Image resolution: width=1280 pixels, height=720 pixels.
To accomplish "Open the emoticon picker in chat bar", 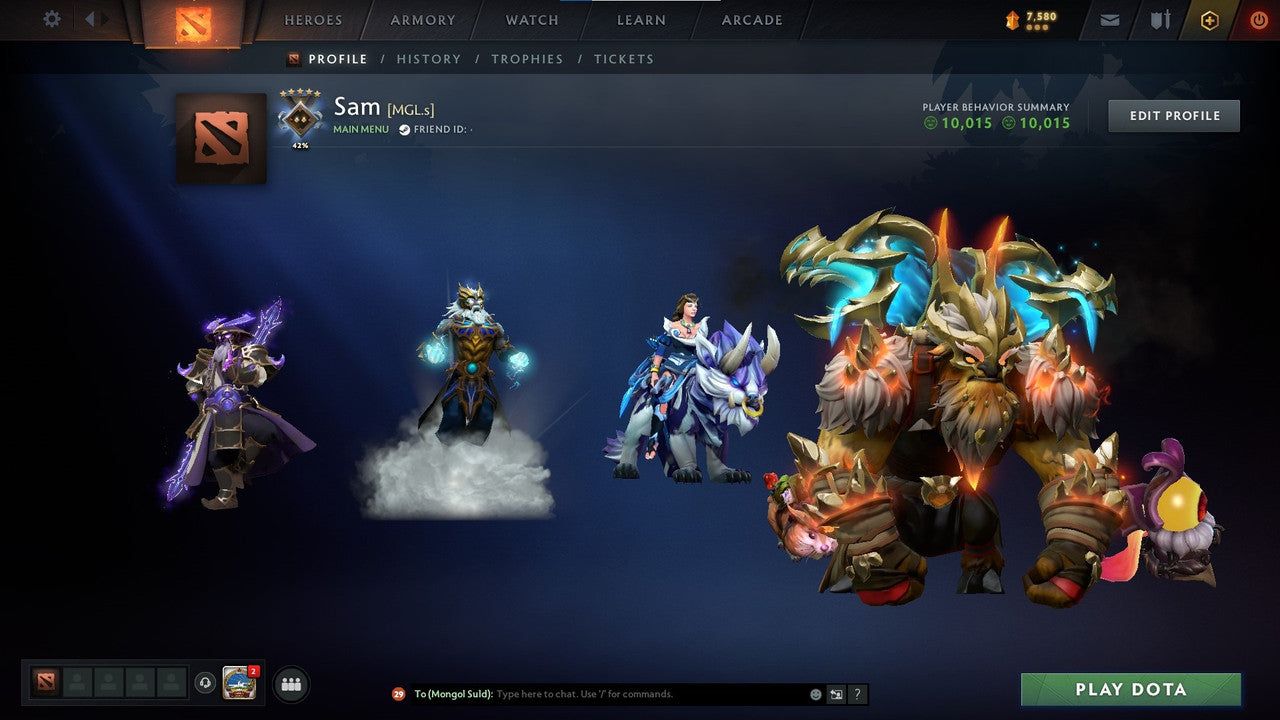I will (x=814, y=694).
